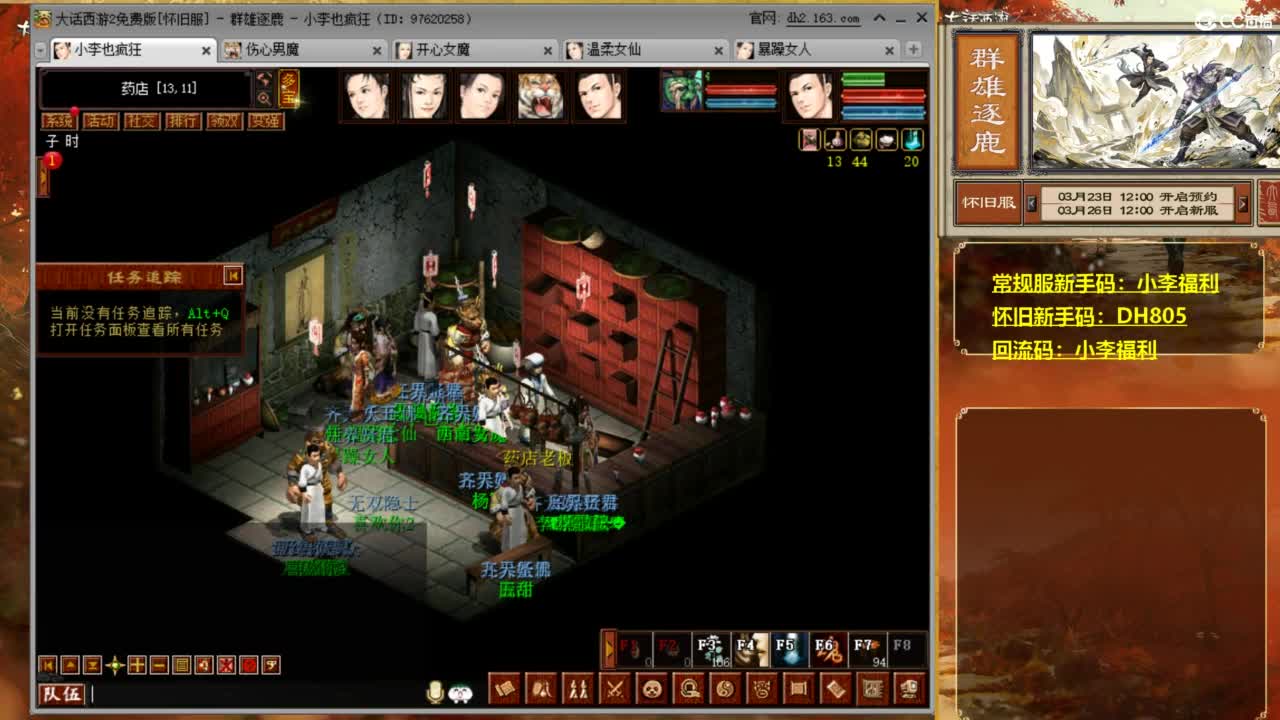This screenshot has width=1280, height=720.
Task: Click the 队伍 team chat channel button
Action: [x=61, y=693]
